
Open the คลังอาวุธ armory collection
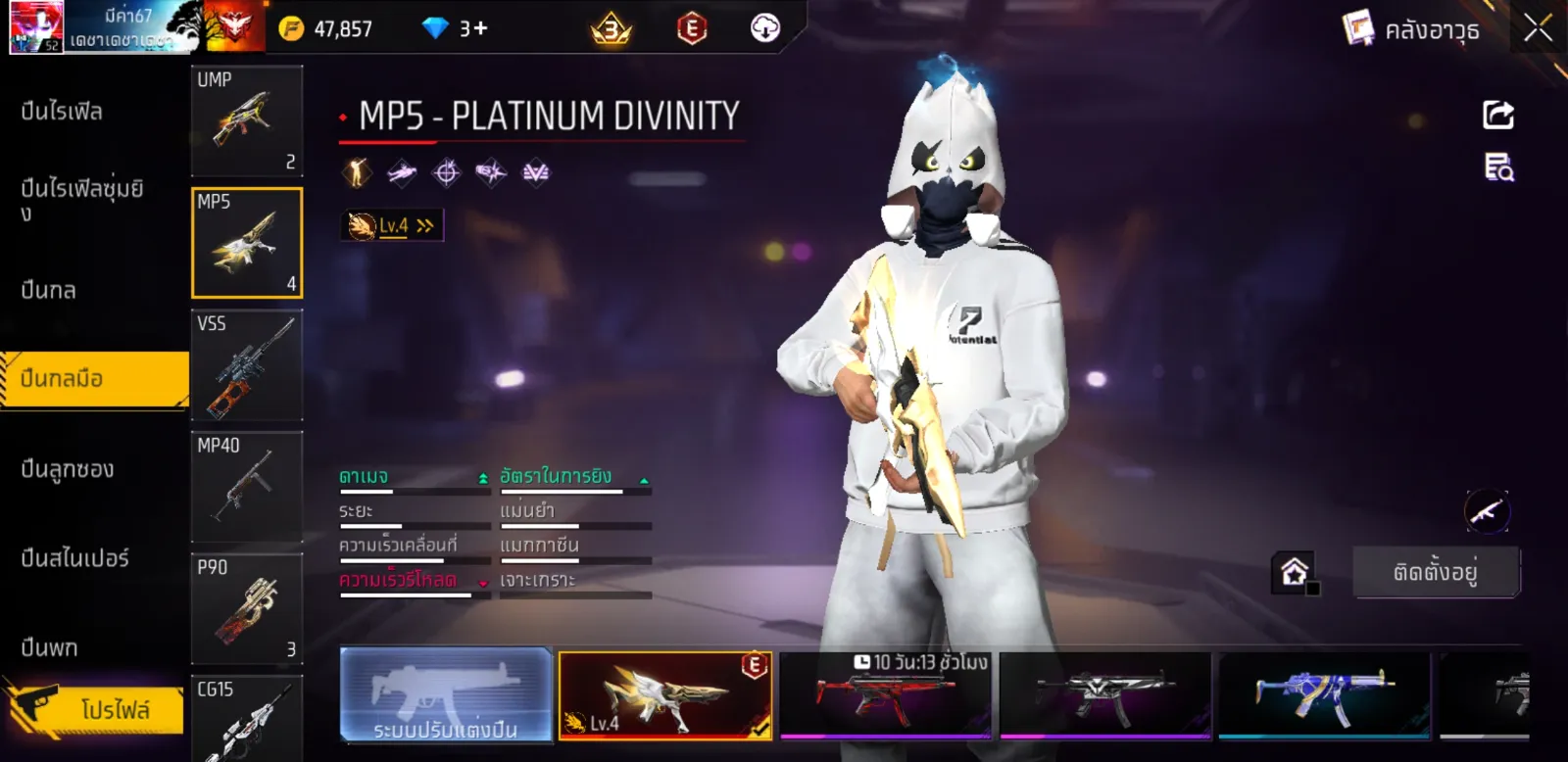tap(1411, 29)
